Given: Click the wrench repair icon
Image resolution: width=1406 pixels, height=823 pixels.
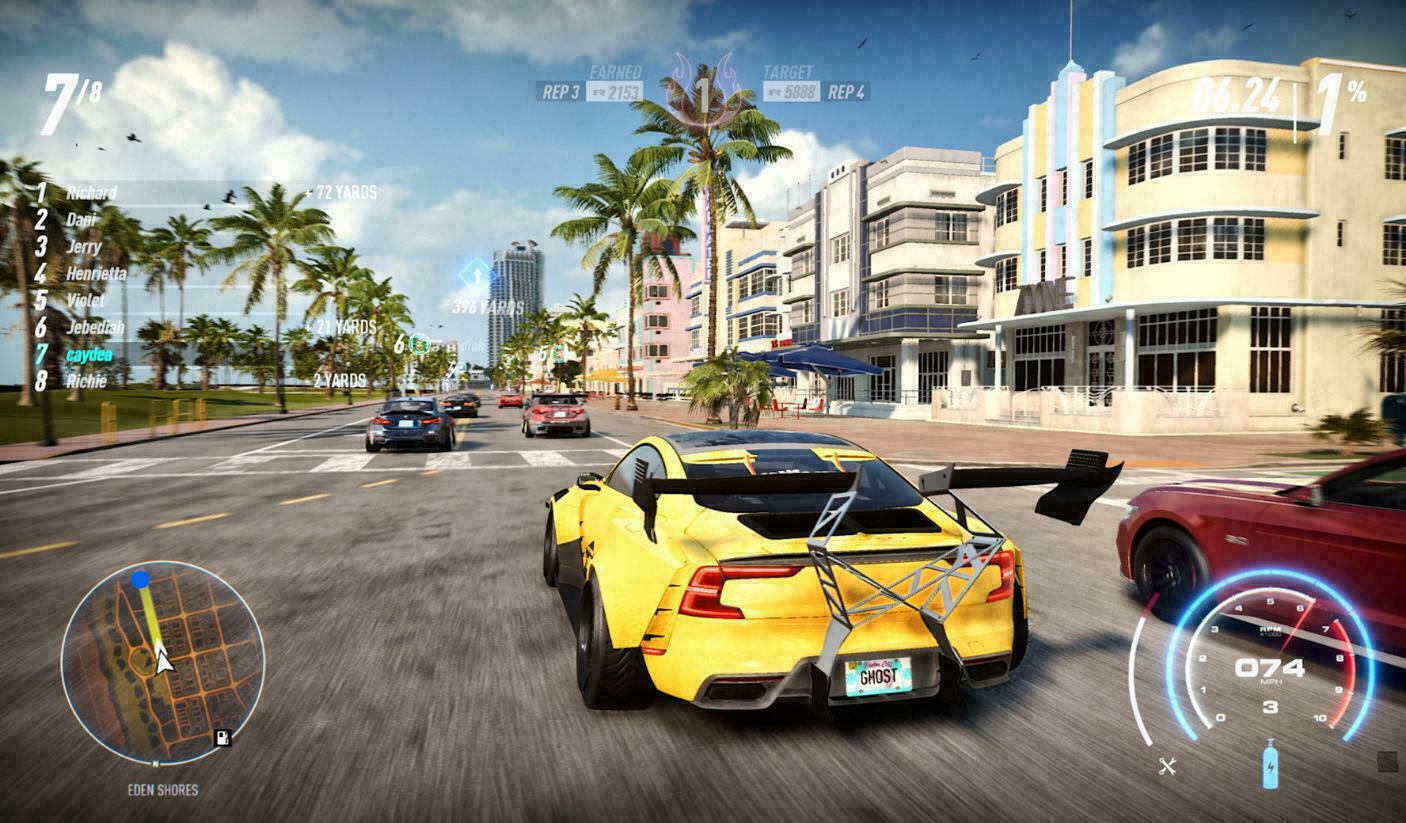Looking at the screenshot, I should (x=1167, y=767).
